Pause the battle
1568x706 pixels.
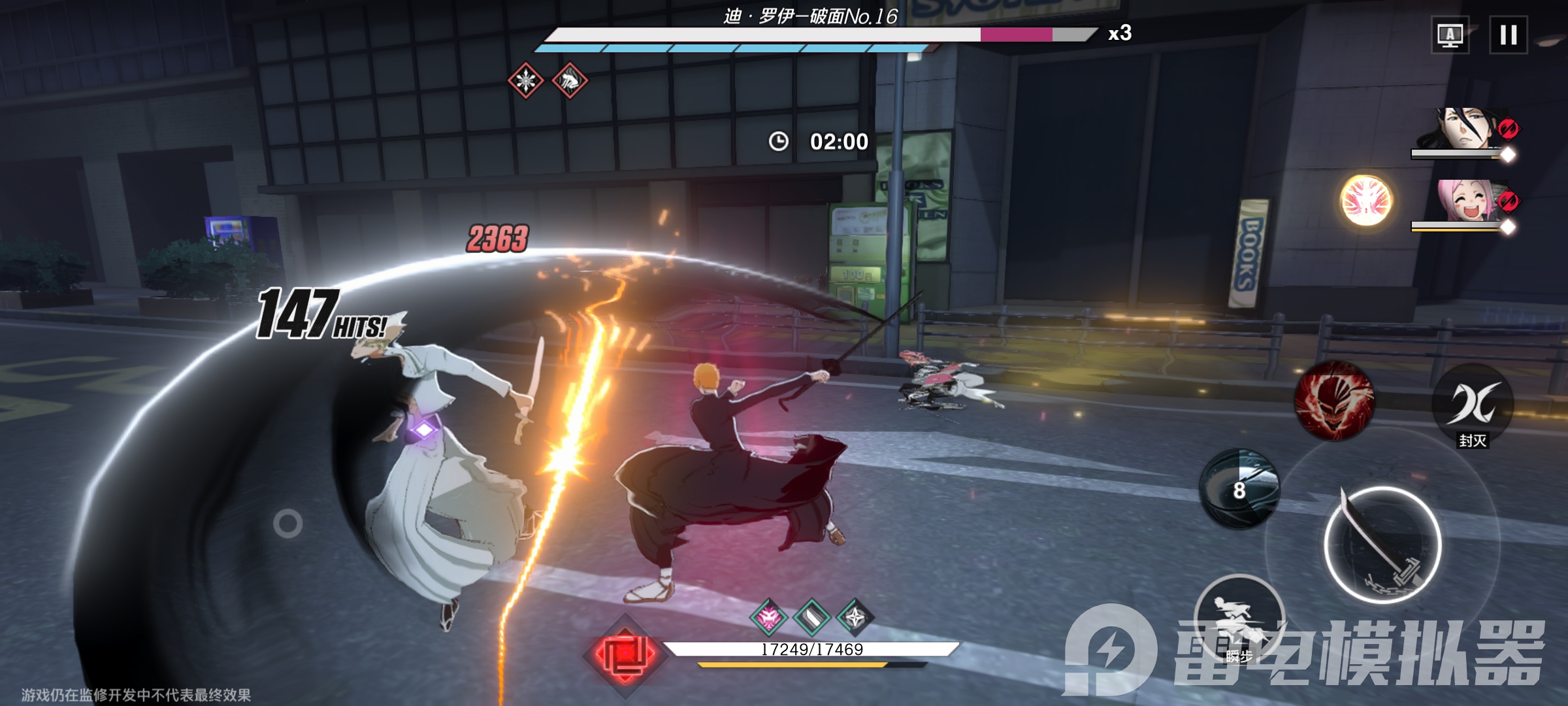tap(1508, 35)
